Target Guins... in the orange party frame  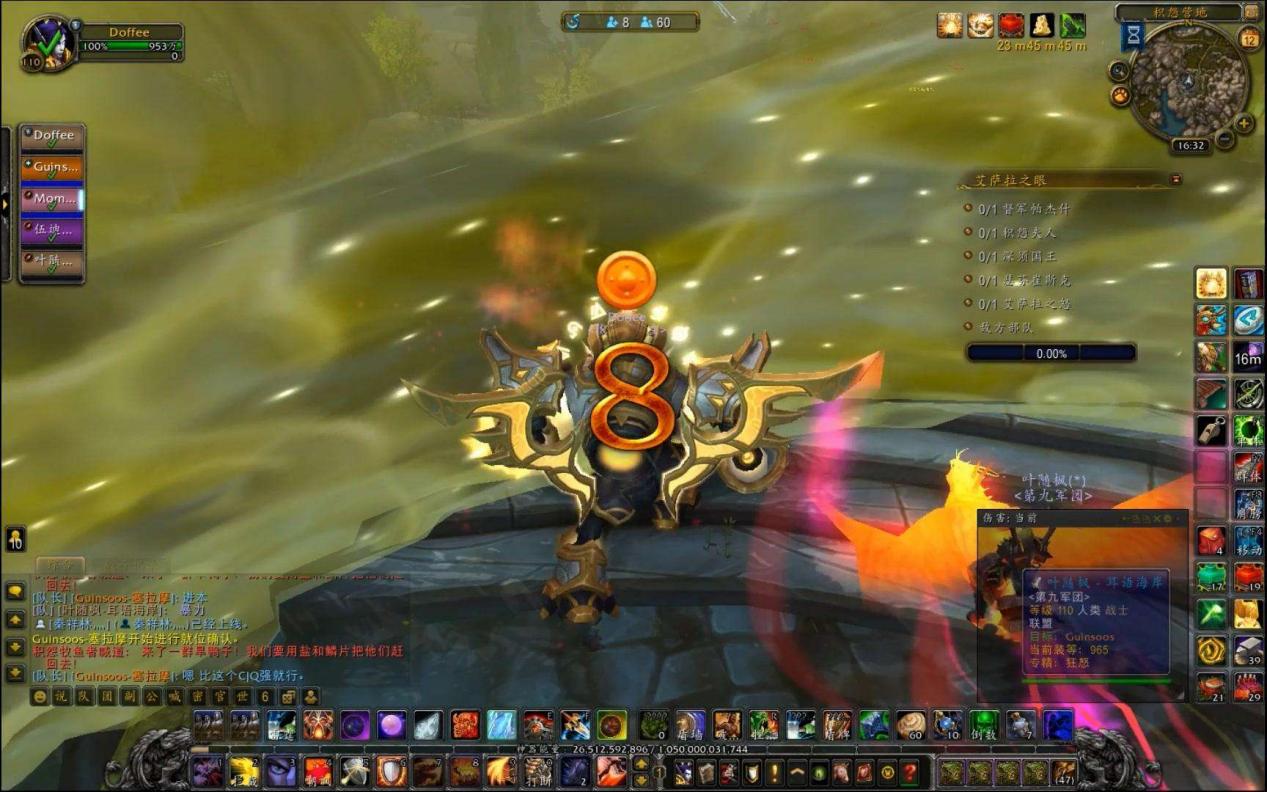(53, 168)
